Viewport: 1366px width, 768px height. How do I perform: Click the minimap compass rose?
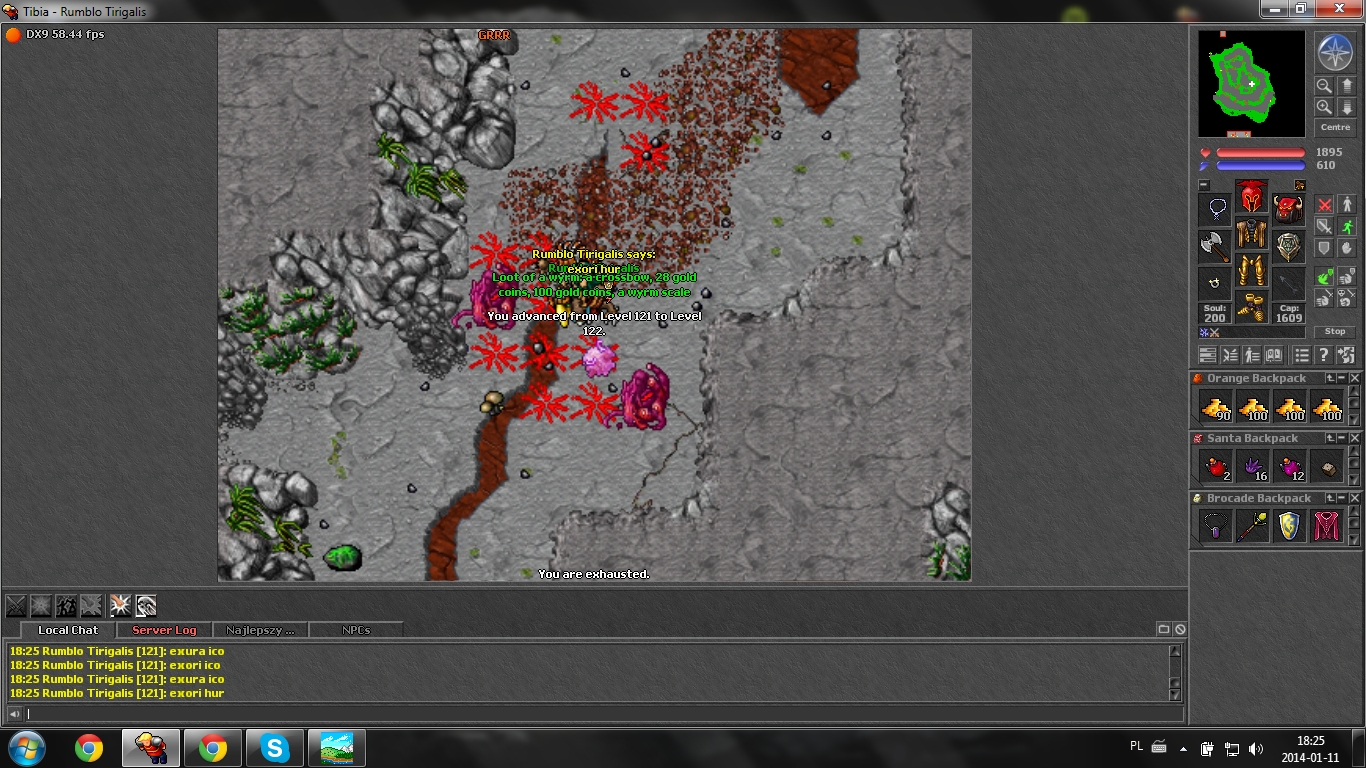[x=1334, y=51]
